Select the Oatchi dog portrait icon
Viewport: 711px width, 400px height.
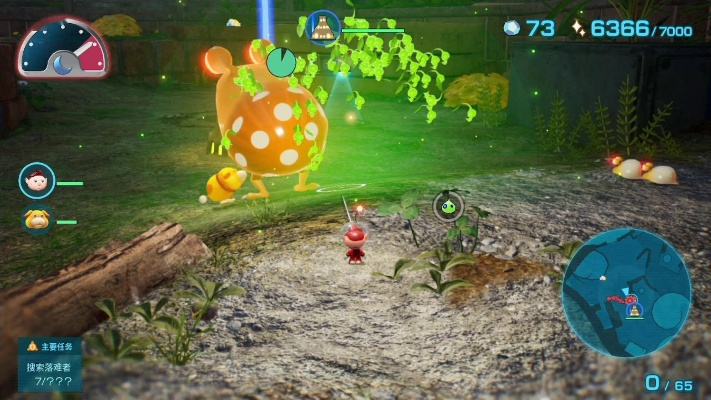coord(37,219)
